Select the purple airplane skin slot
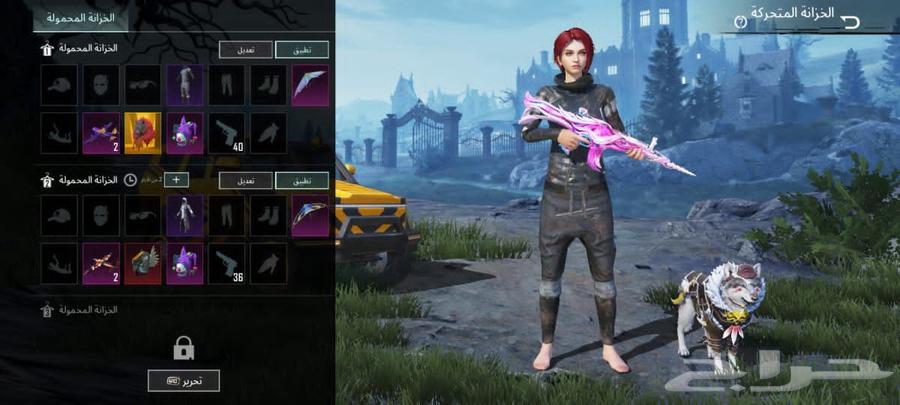 pyautogui.click(x=101, y=133)
